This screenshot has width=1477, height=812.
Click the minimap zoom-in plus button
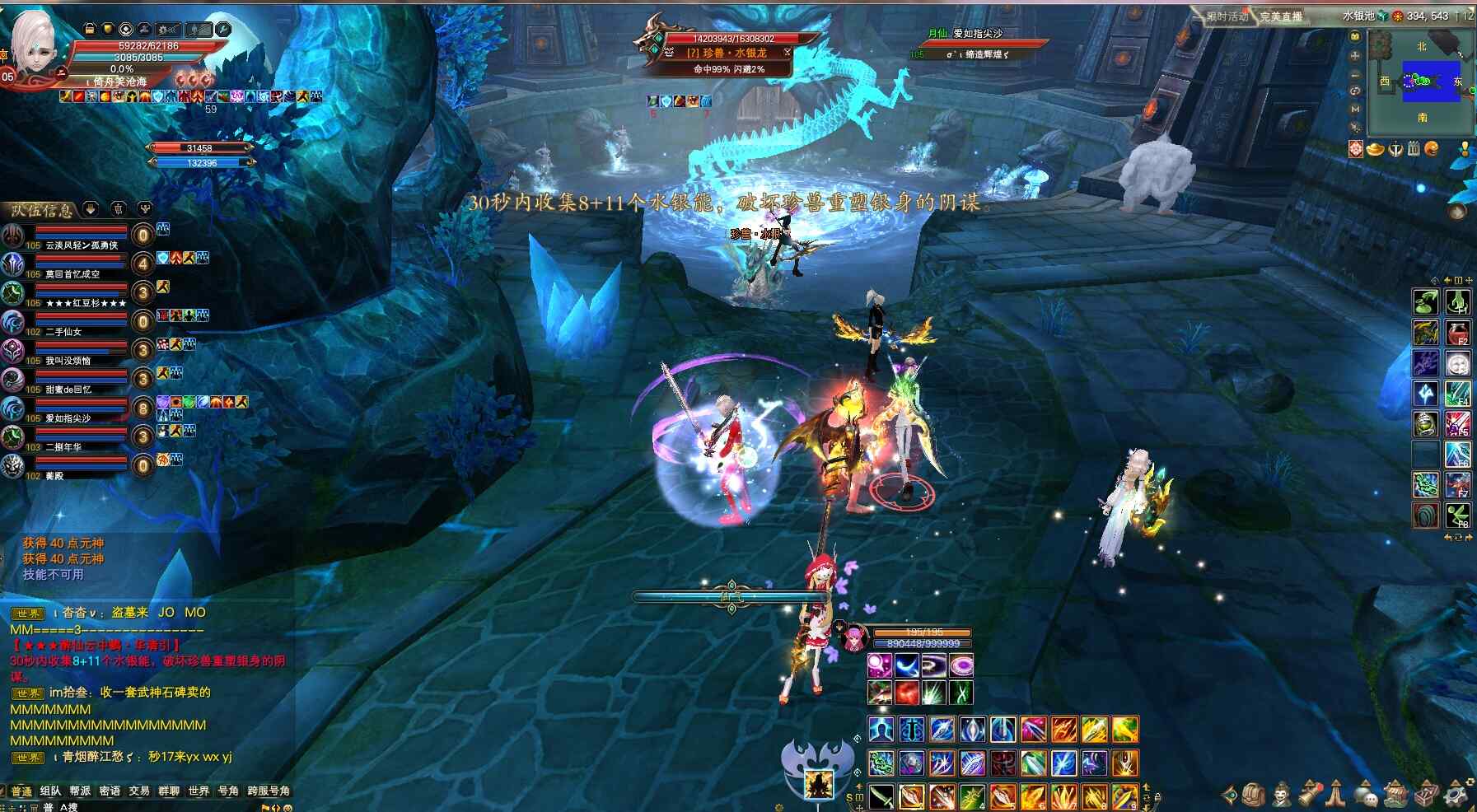pos(1355,55)
